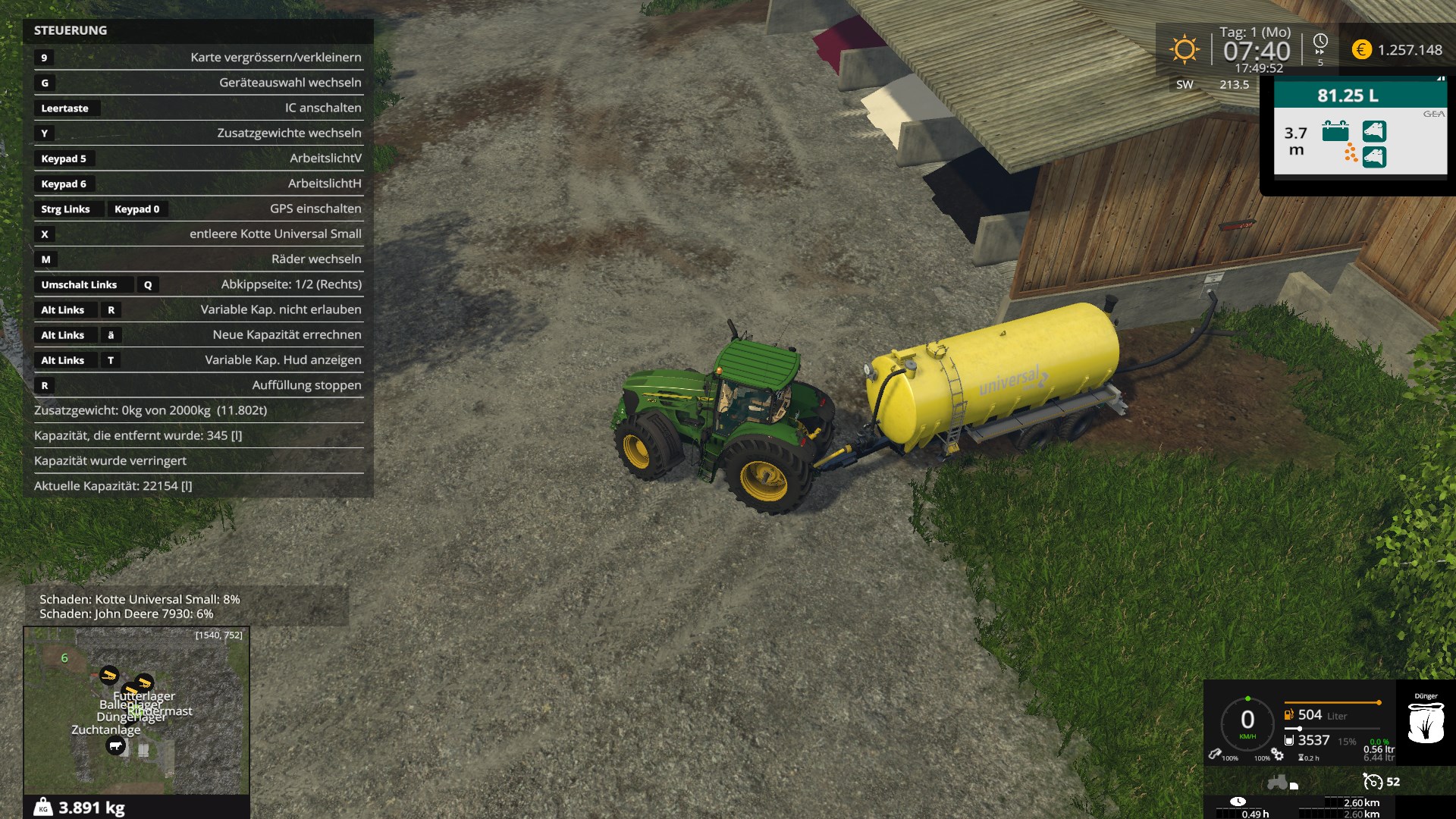Viewport: 1456px width, 819px height.
Task: Select the cow marker on the minimap
Action: pos(115,746)
